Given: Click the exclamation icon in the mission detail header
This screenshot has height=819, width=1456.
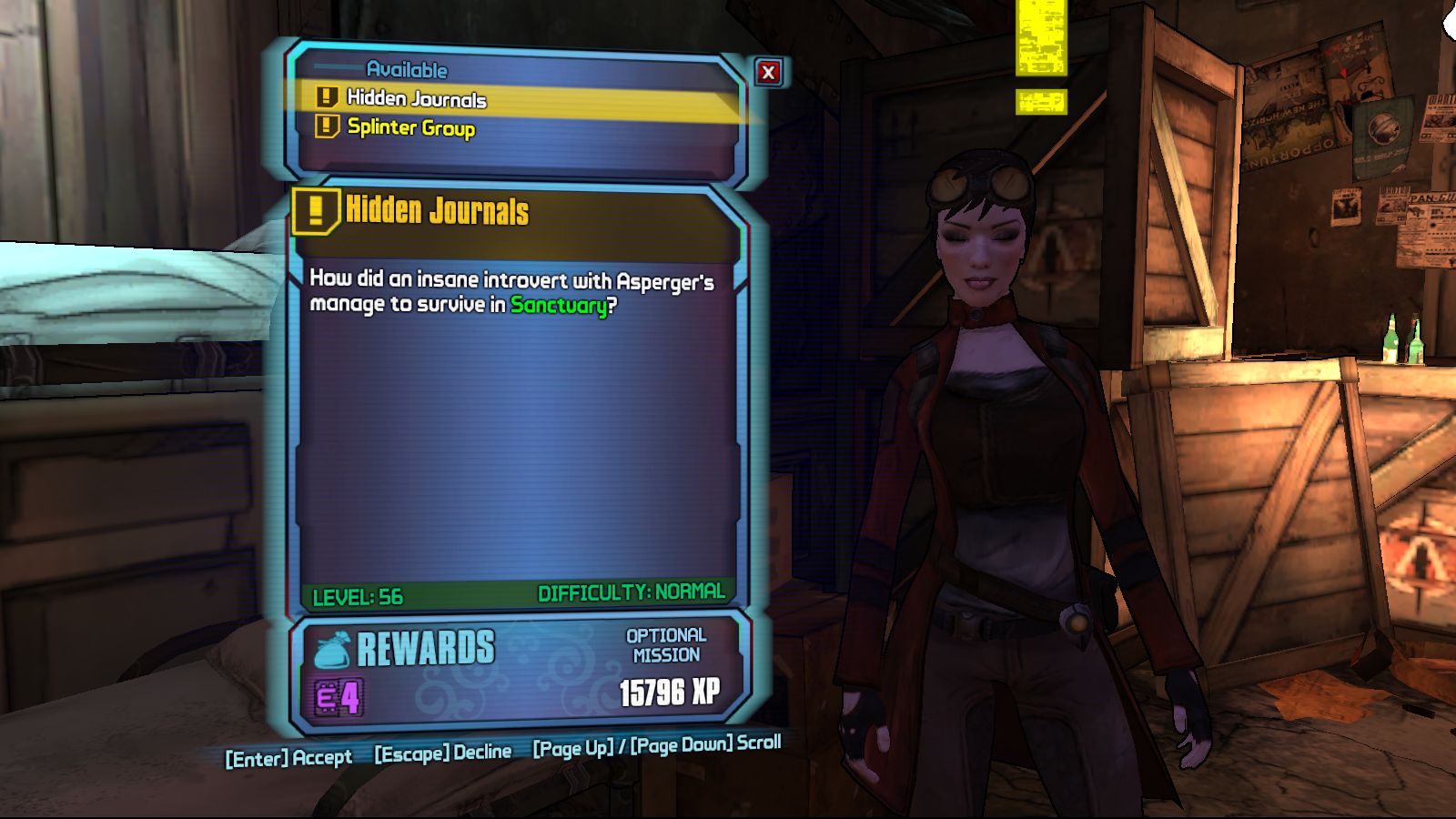Looking at the screenshot, I should click(316, 215).
